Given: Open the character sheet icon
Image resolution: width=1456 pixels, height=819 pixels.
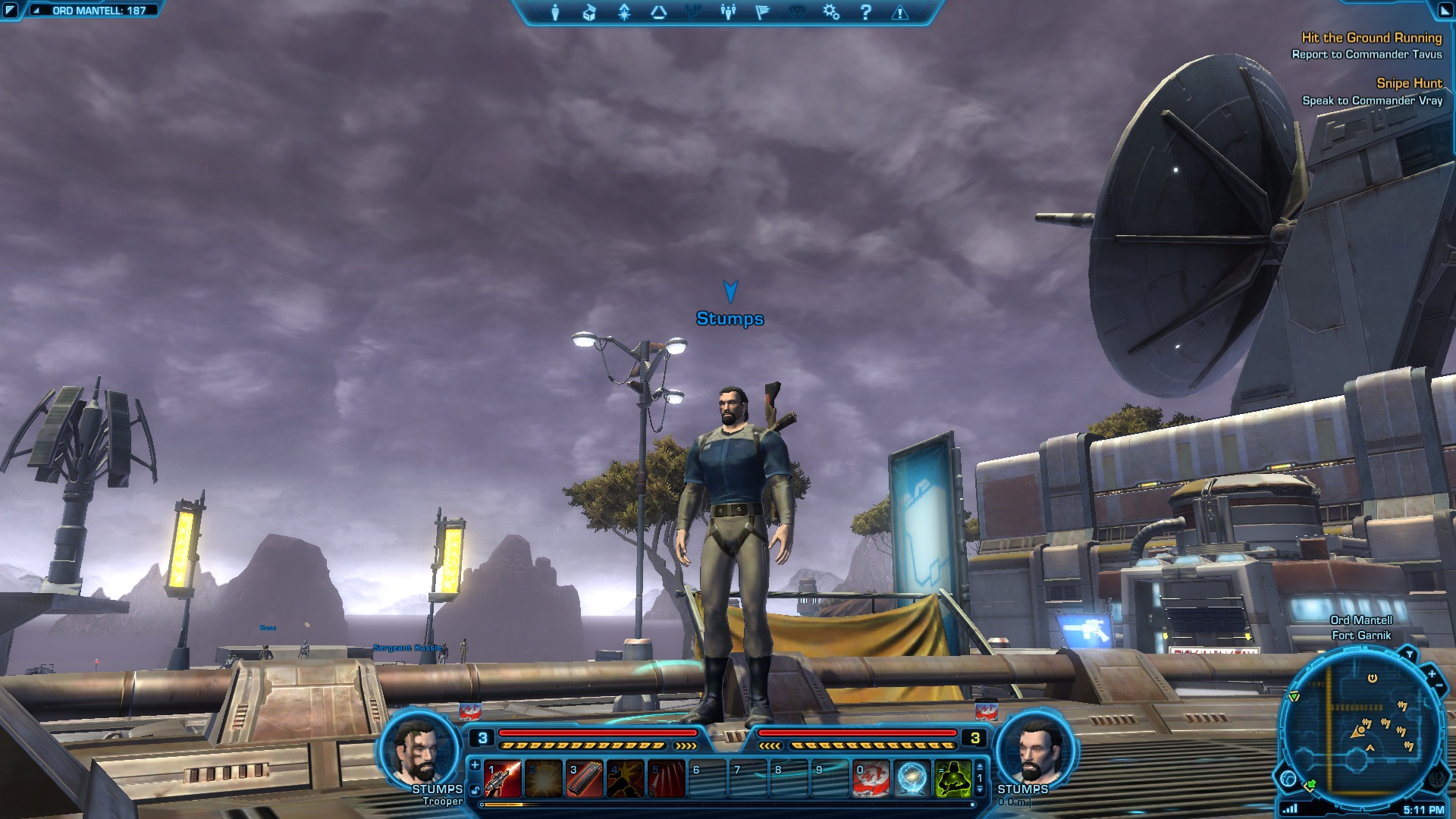Looking at the screenshot, I should (x=555, y=12).
